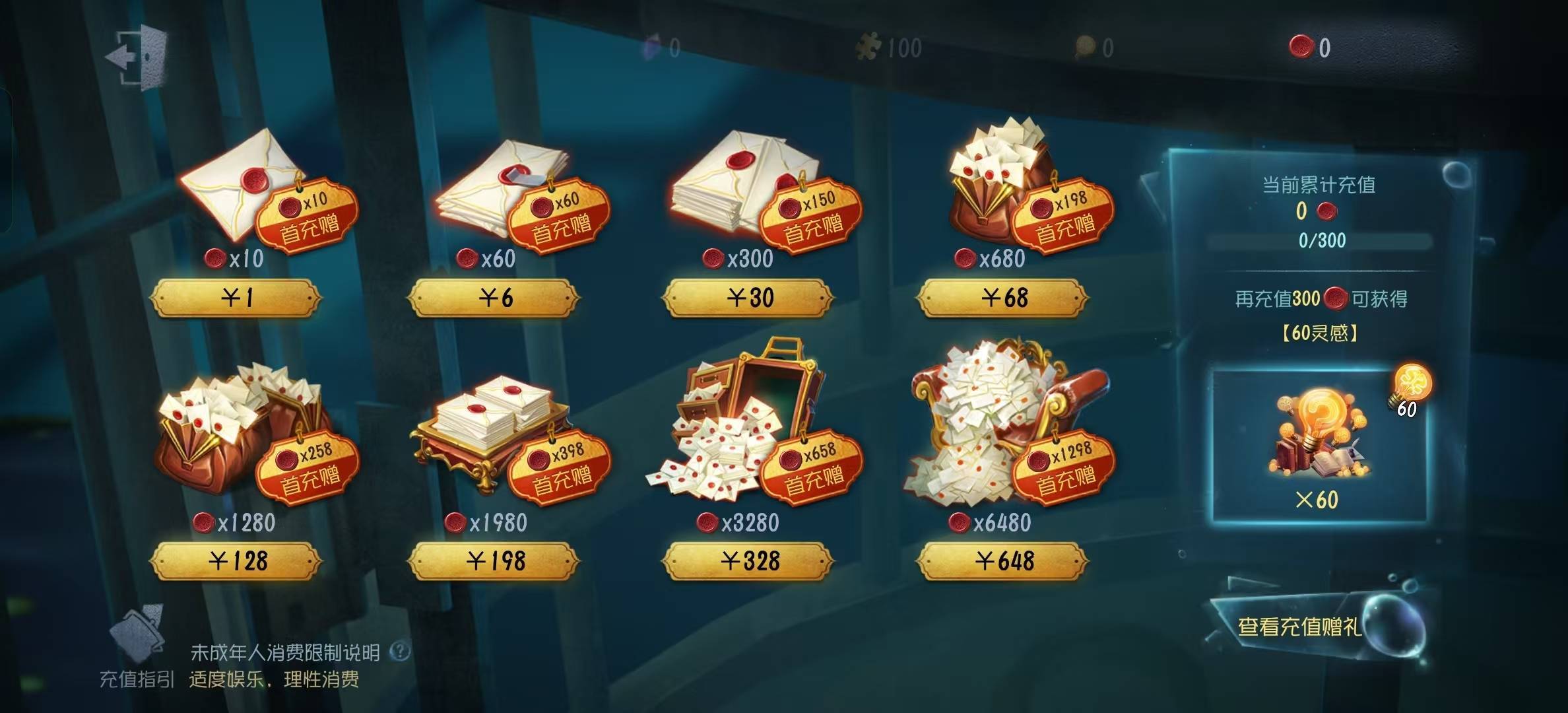Purchase the ¥6 envelope bundle
Screen dimensions: 1568x713
[494, 298]
